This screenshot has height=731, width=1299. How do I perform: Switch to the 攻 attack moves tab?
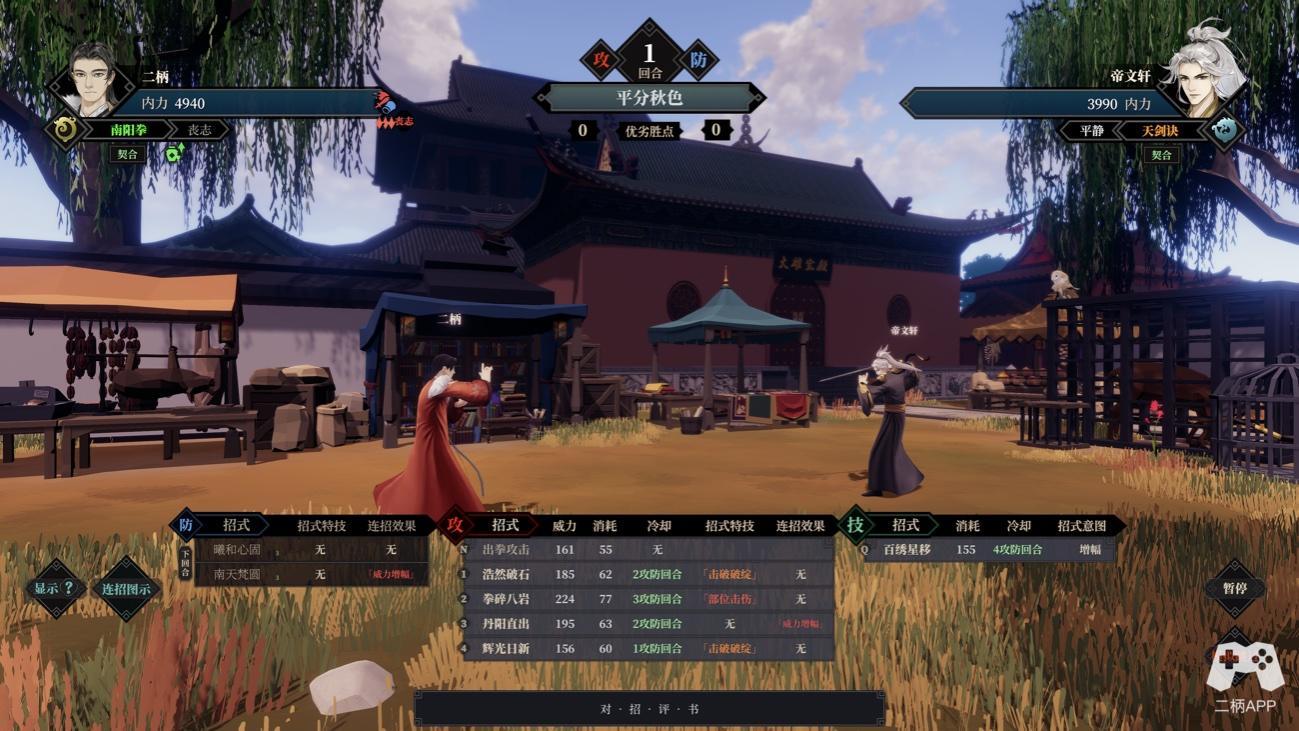point(455,525)
